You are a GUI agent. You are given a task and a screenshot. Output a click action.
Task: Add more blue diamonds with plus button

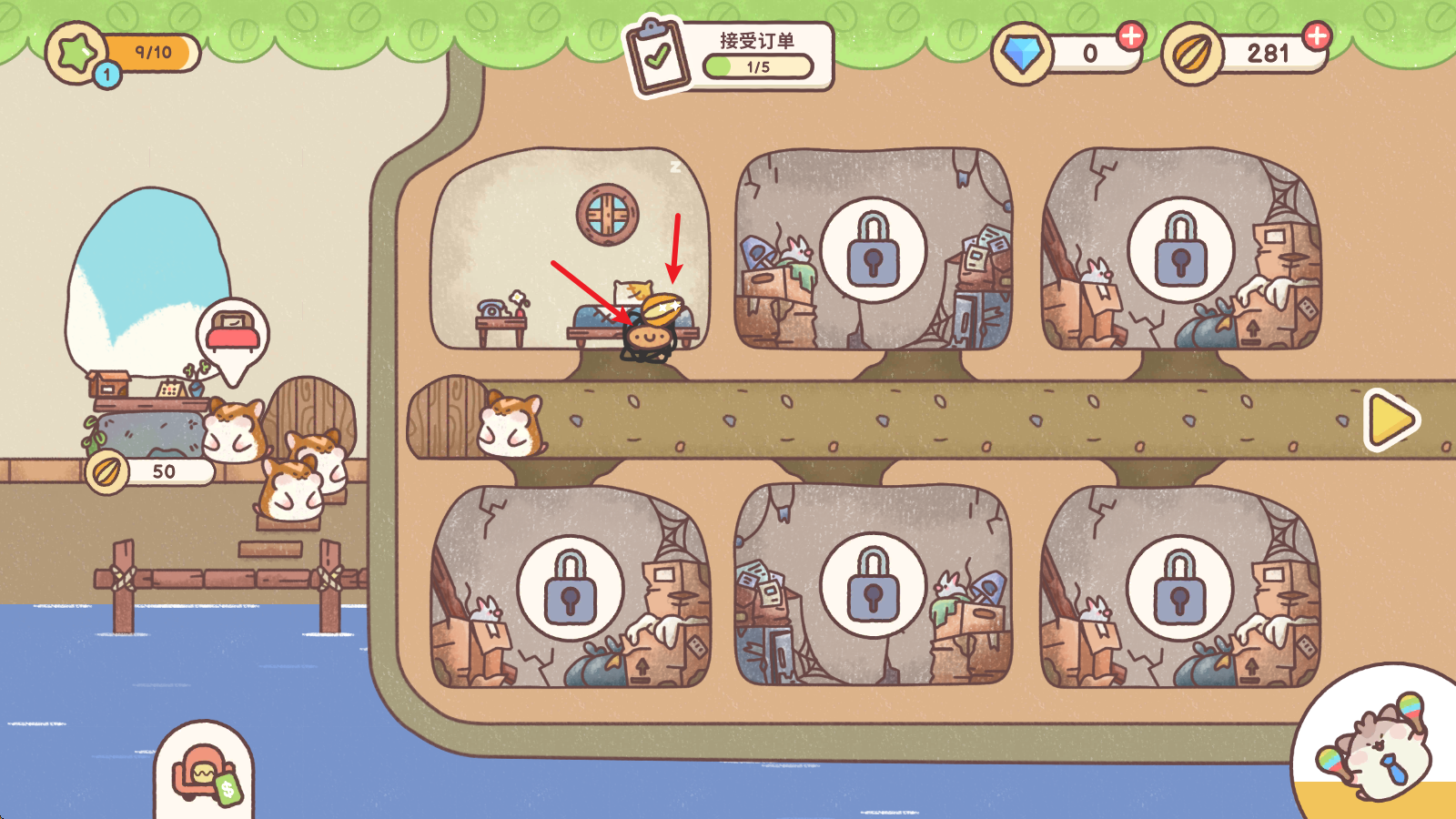pyautogui.click(x=1131, y=36)
